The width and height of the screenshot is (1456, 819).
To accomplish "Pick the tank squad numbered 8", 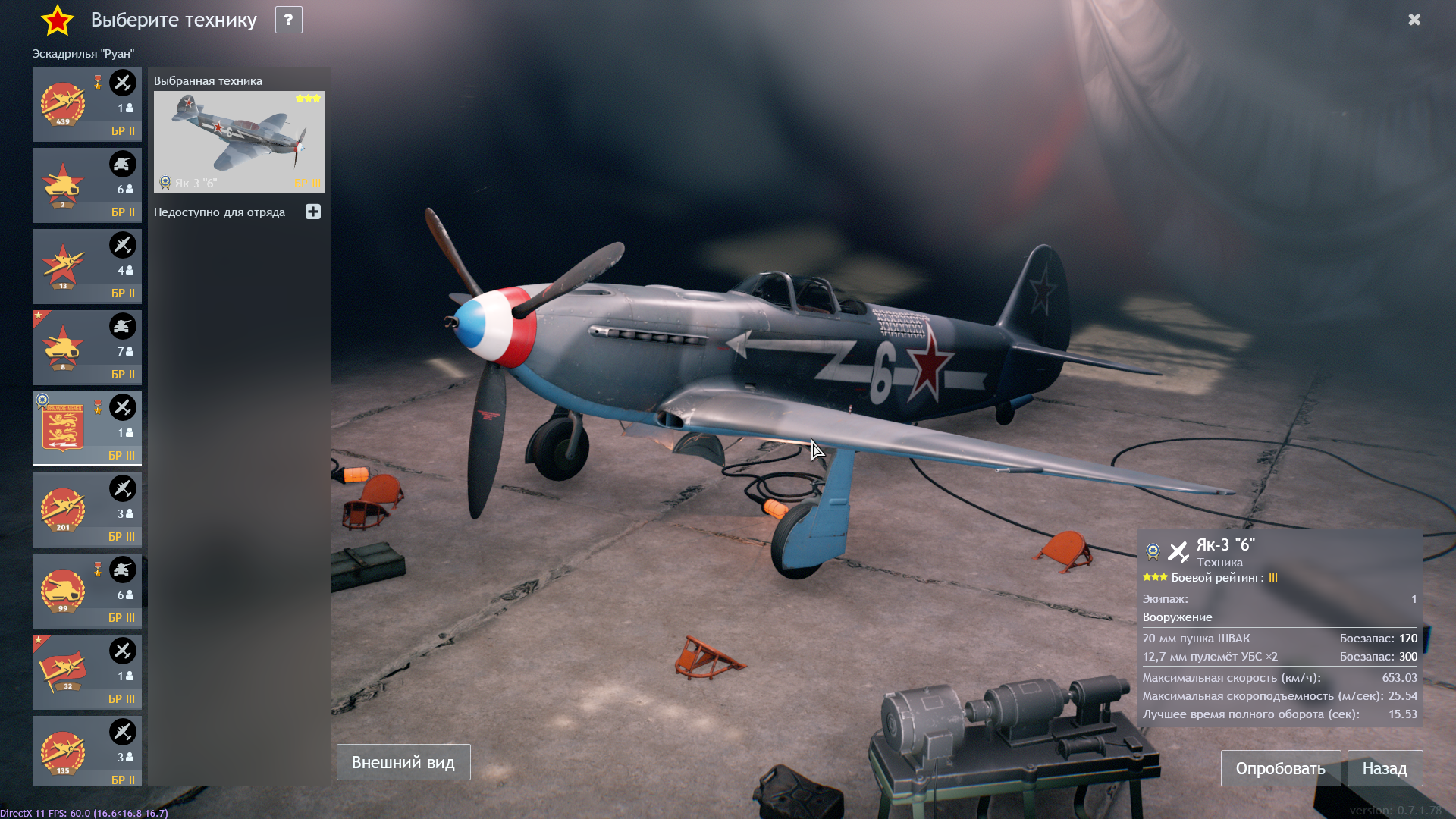I will [87, 347].
